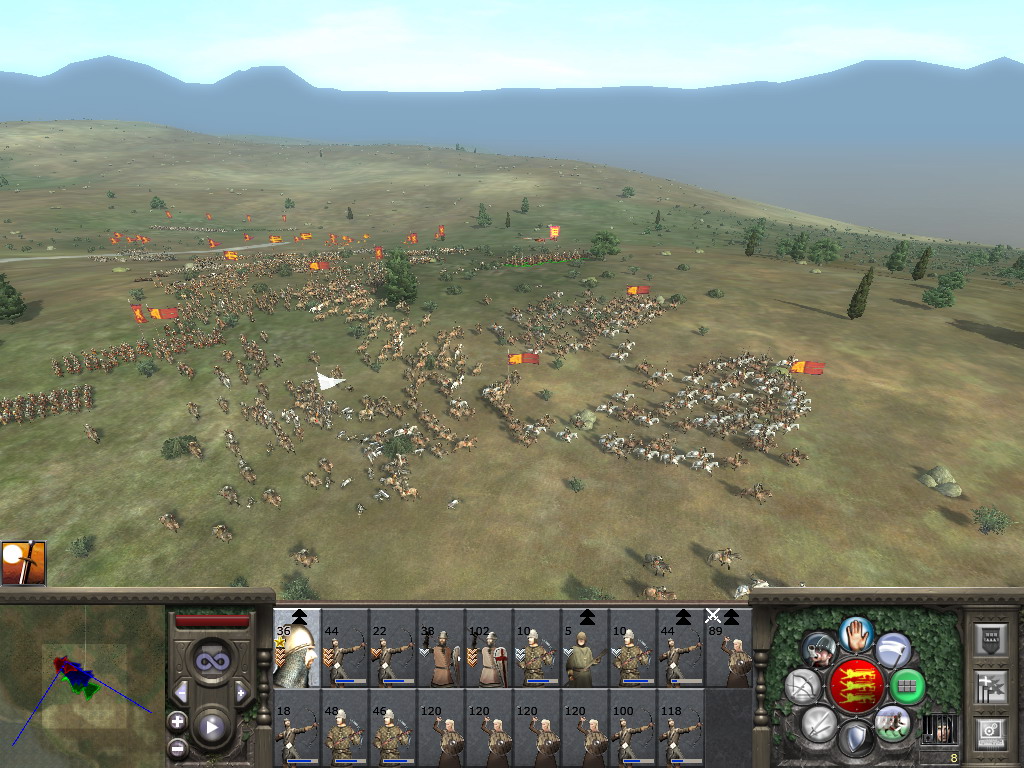The height and width of the screenshot is (768, 1024).
Task: Select the unit card showing 5 men
Action: 585,648
